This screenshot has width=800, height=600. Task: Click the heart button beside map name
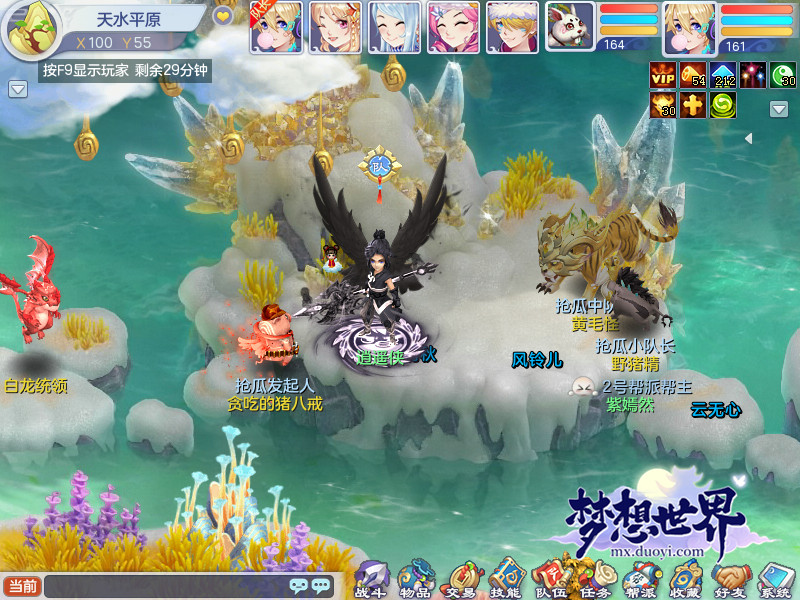[x=223, y=17]
